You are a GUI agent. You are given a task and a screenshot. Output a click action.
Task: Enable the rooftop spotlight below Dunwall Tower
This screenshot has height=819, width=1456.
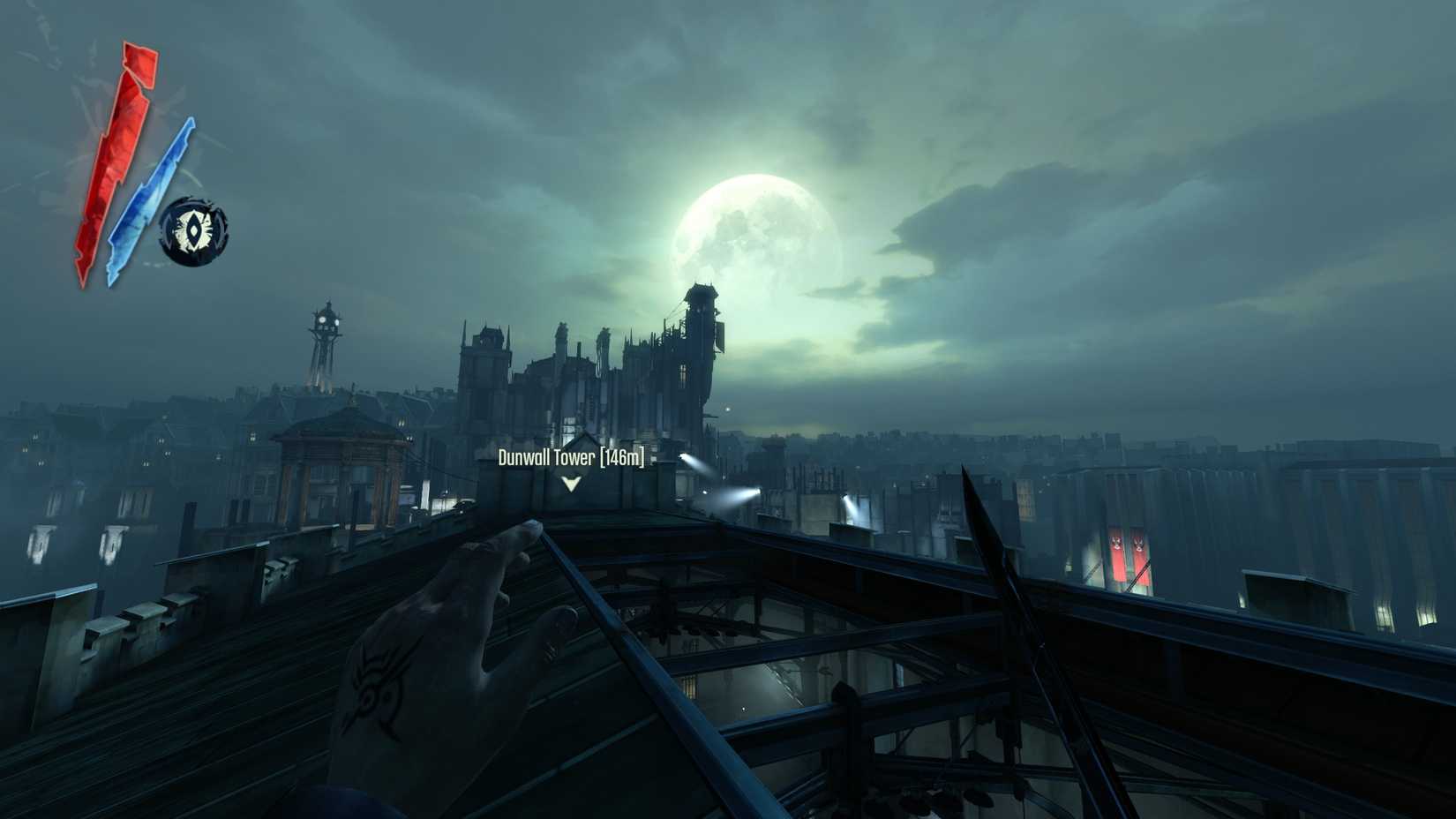click(757, 491)
